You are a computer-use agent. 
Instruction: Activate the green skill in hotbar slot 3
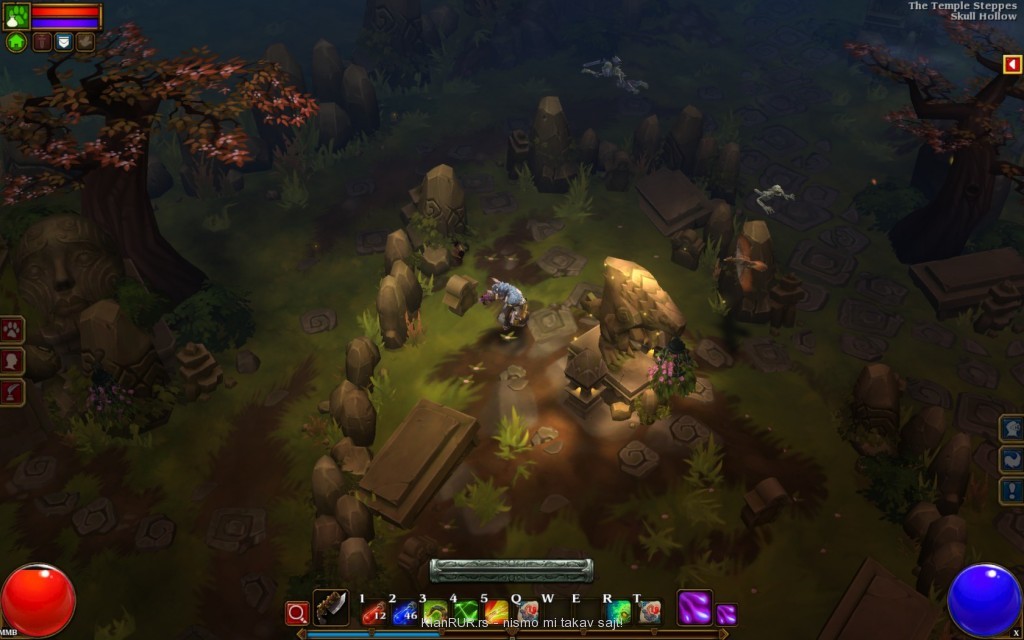pos(435,612)
